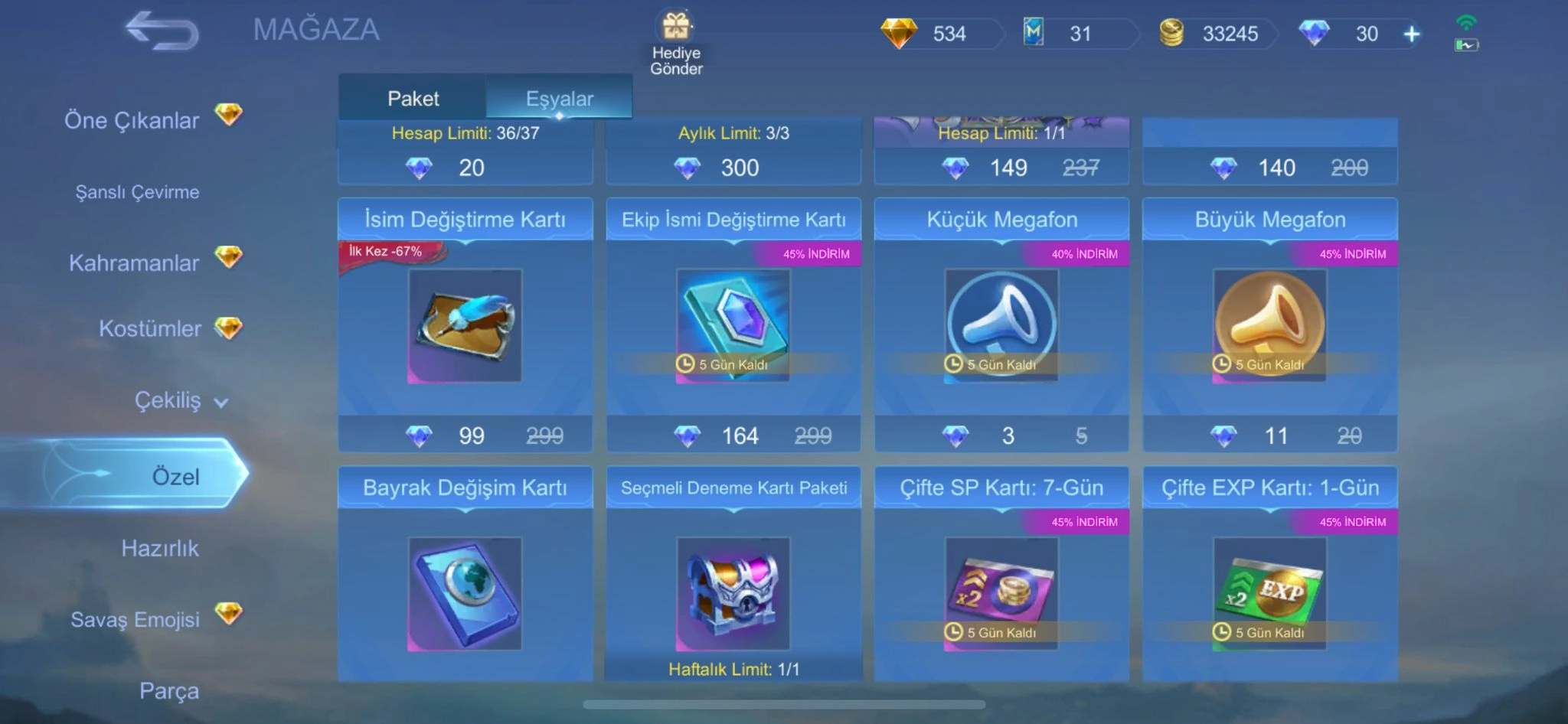The image size is (1568, 724).
Task: Expand the Çekiliş sidebar chevron
Action: (220, 401)
